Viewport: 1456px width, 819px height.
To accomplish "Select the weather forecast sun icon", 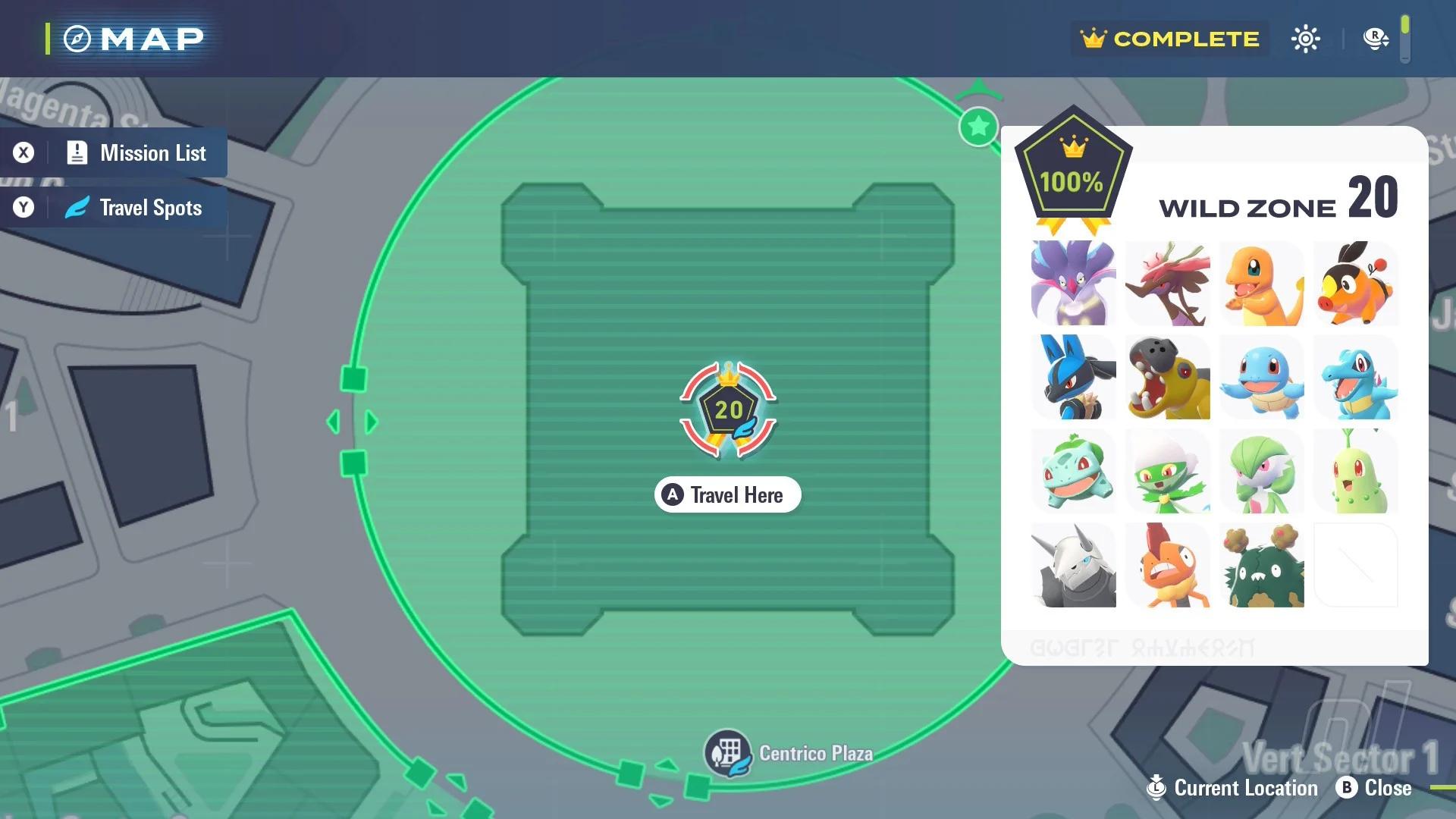I will click(x=1306, y=38).
